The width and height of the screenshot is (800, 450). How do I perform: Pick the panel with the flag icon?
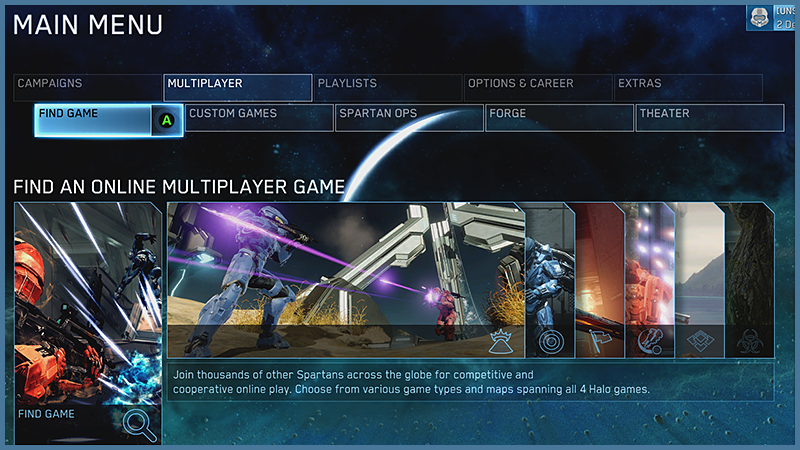[x=600, y=280]
